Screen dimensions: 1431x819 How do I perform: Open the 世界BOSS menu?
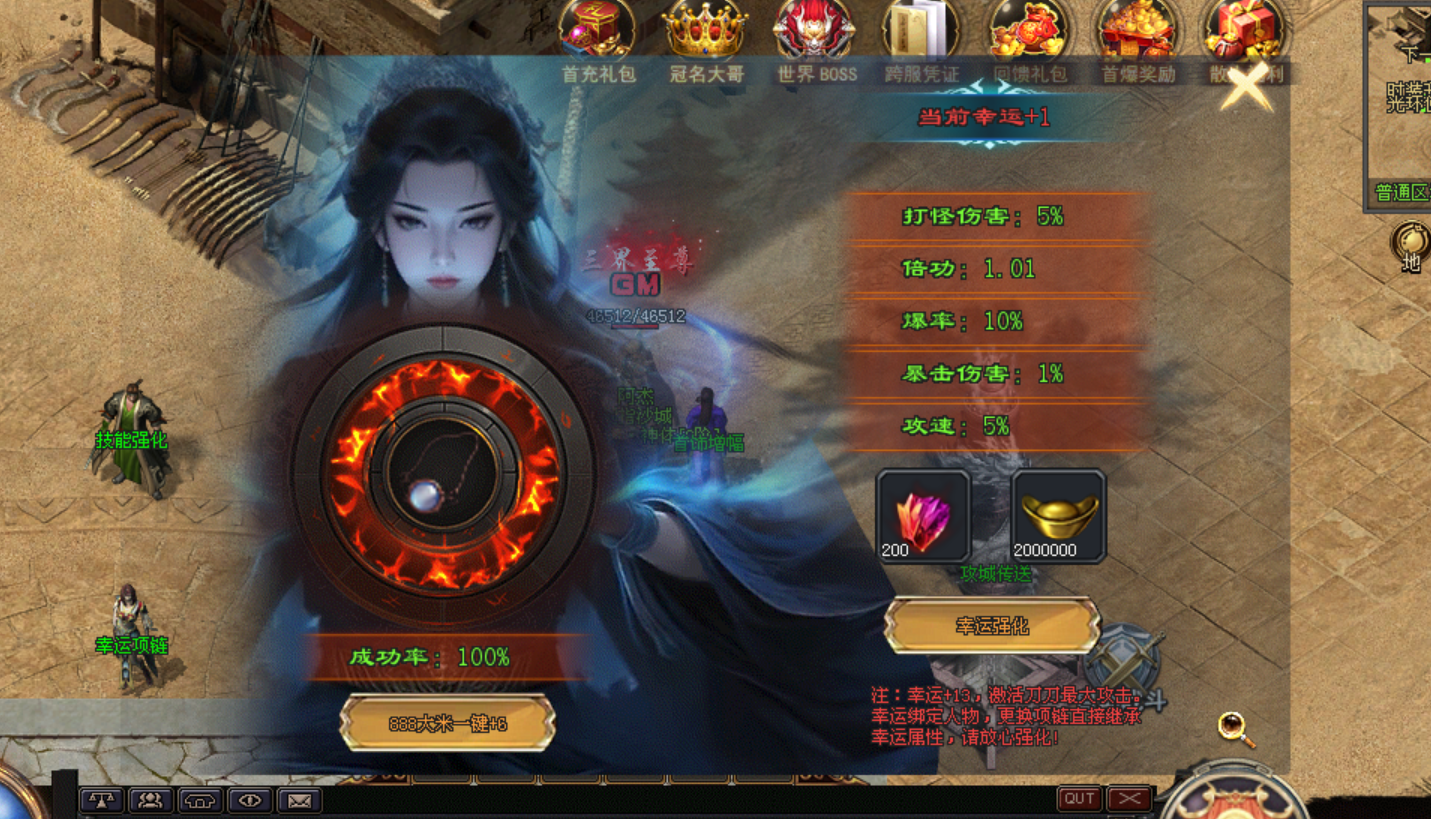(x=815, y=30)
